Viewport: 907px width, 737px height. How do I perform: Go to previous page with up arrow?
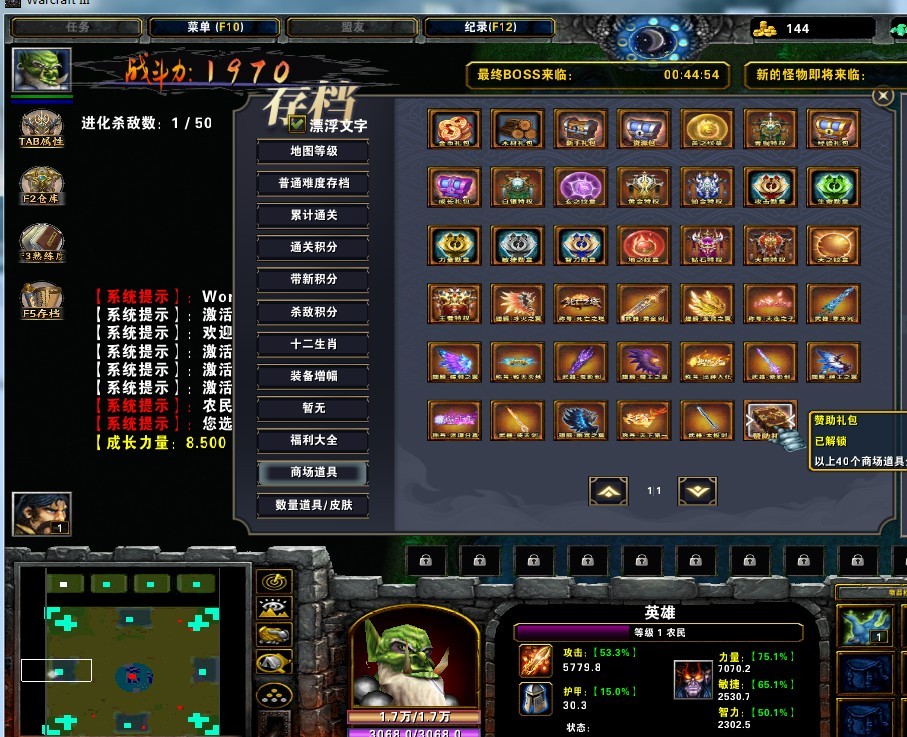tap(608, 490)
